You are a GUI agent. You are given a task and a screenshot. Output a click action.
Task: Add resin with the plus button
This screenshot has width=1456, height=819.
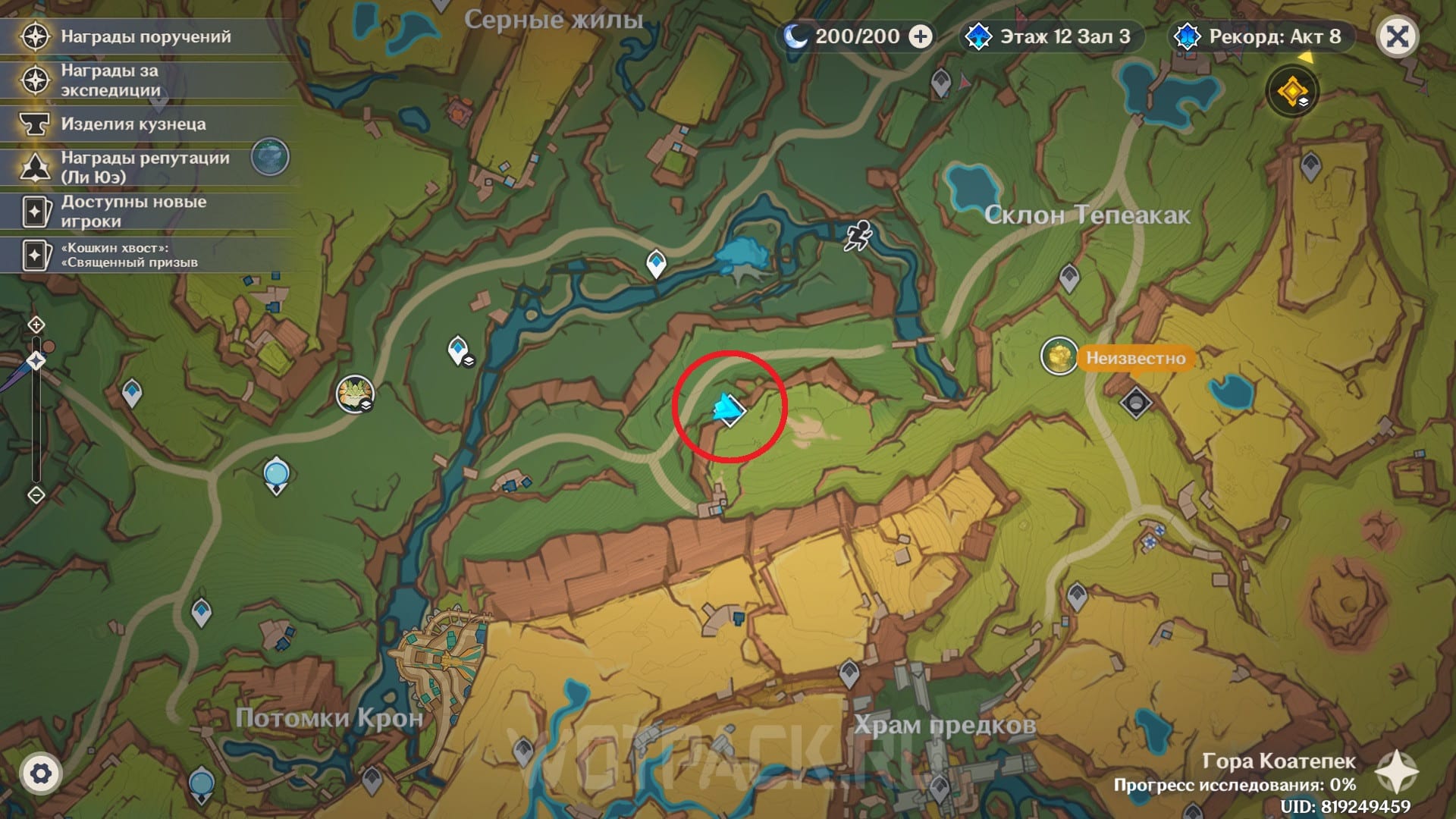921,36
